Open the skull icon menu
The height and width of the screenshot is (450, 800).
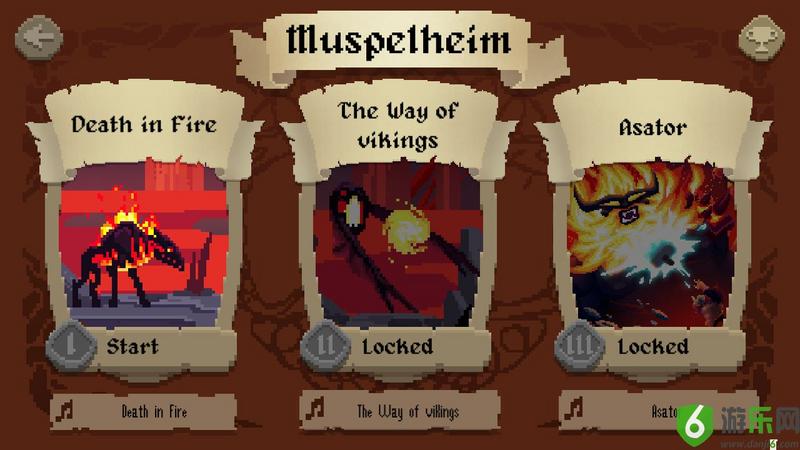[762, 40]
